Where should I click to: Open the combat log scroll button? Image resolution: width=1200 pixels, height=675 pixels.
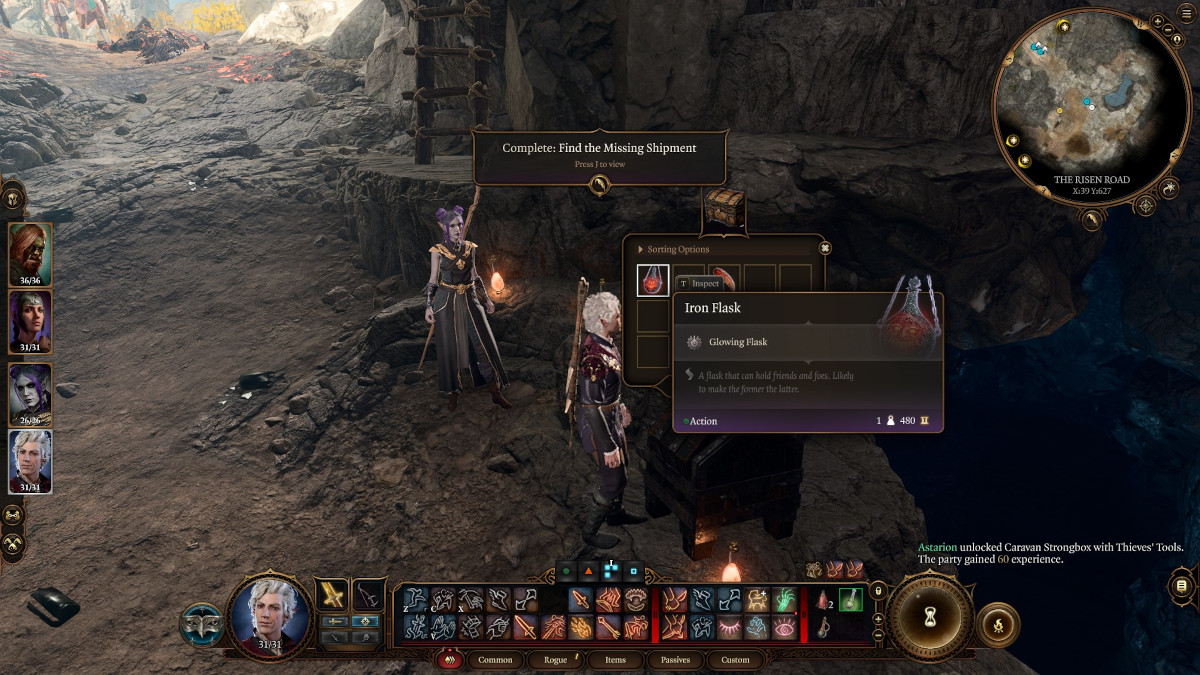tap(1182, 585)
